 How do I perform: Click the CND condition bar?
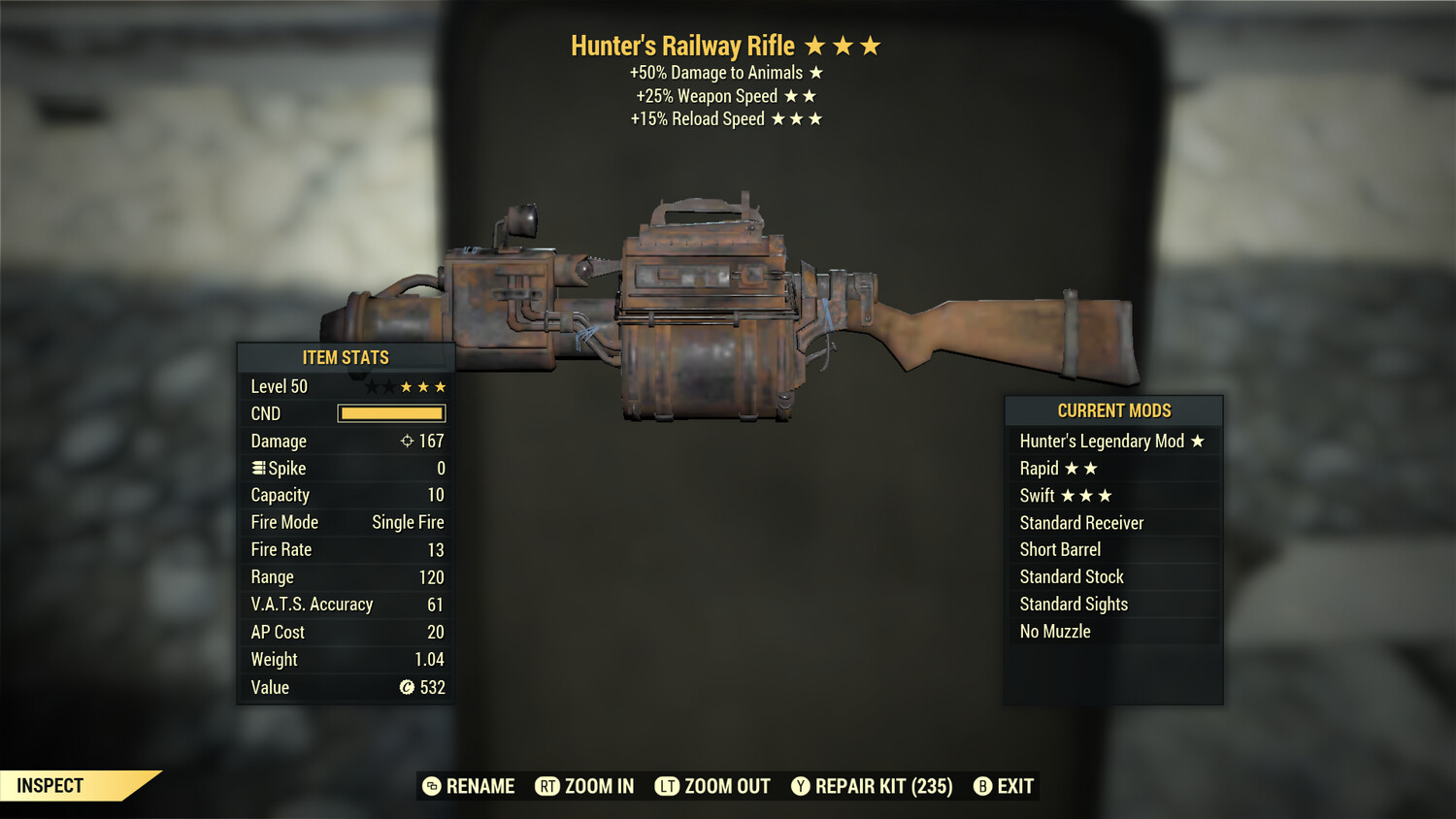(x=391, y=413)
